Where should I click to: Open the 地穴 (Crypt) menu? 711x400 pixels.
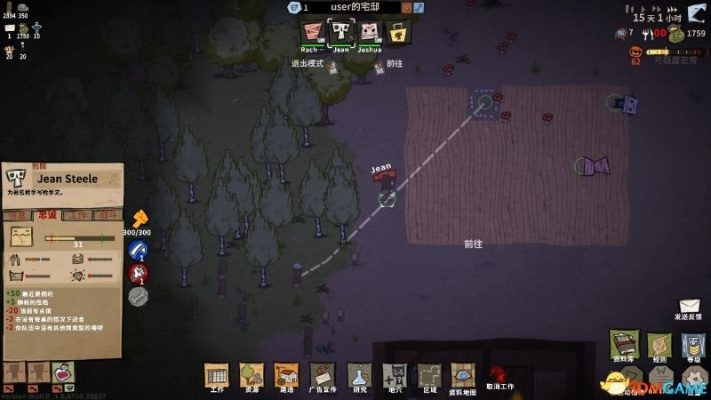coord(395,374)
